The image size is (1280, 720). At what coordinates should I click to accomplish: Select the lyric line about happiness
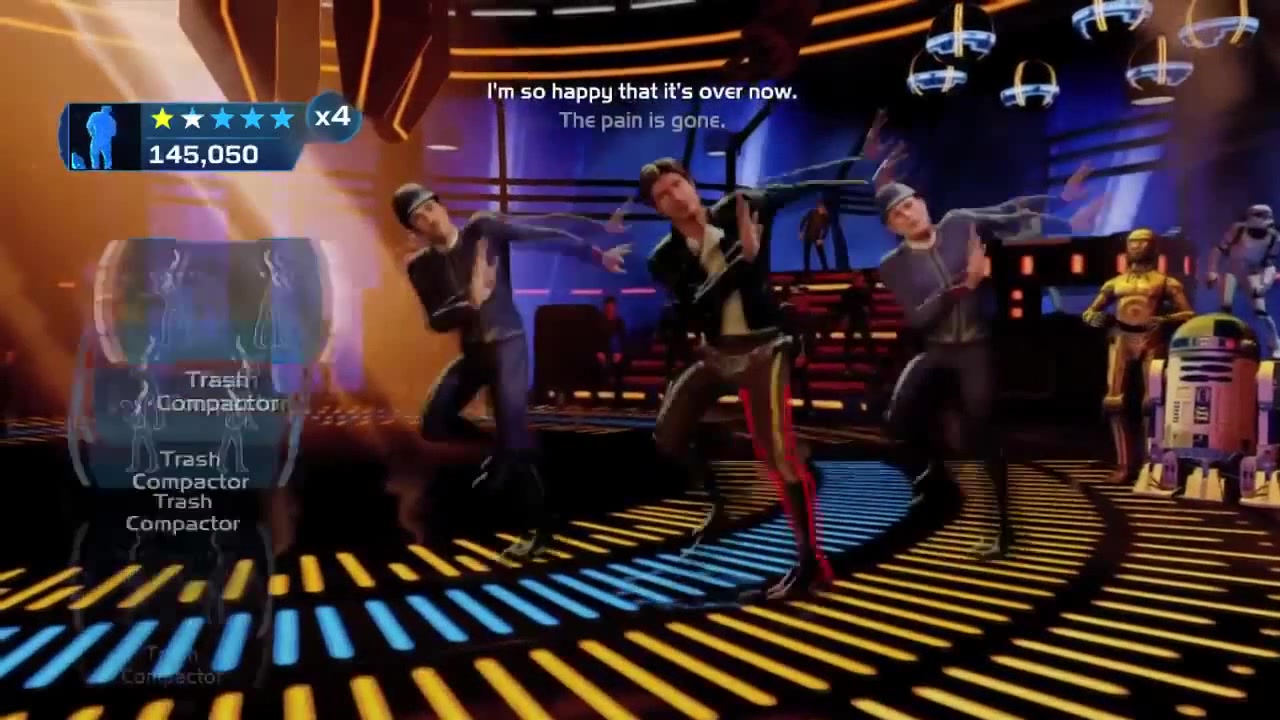tap(642, 91)
